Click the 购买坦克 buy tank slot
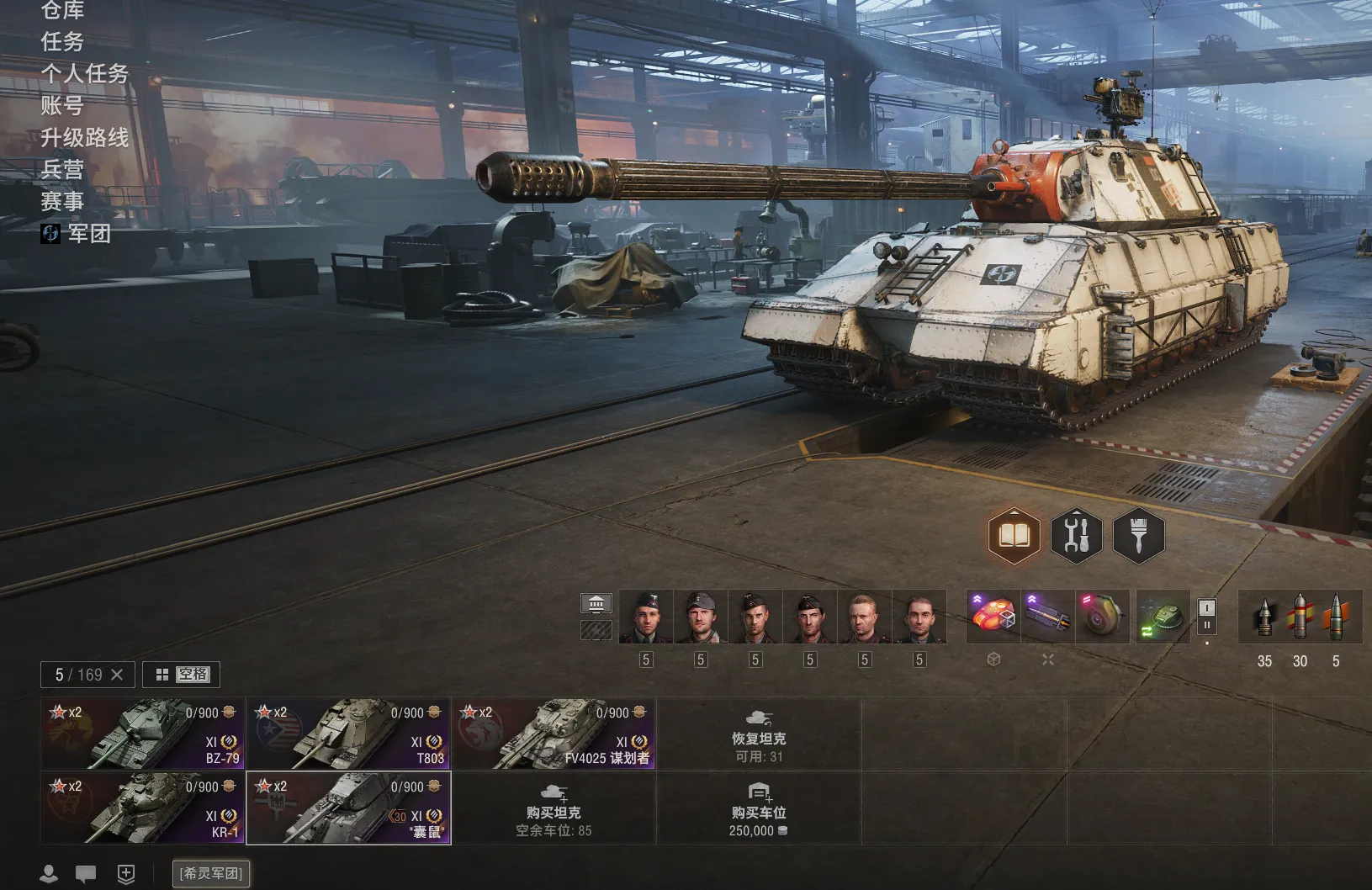The width and height of the screenshot is (1372, 890). pos(554,808)
